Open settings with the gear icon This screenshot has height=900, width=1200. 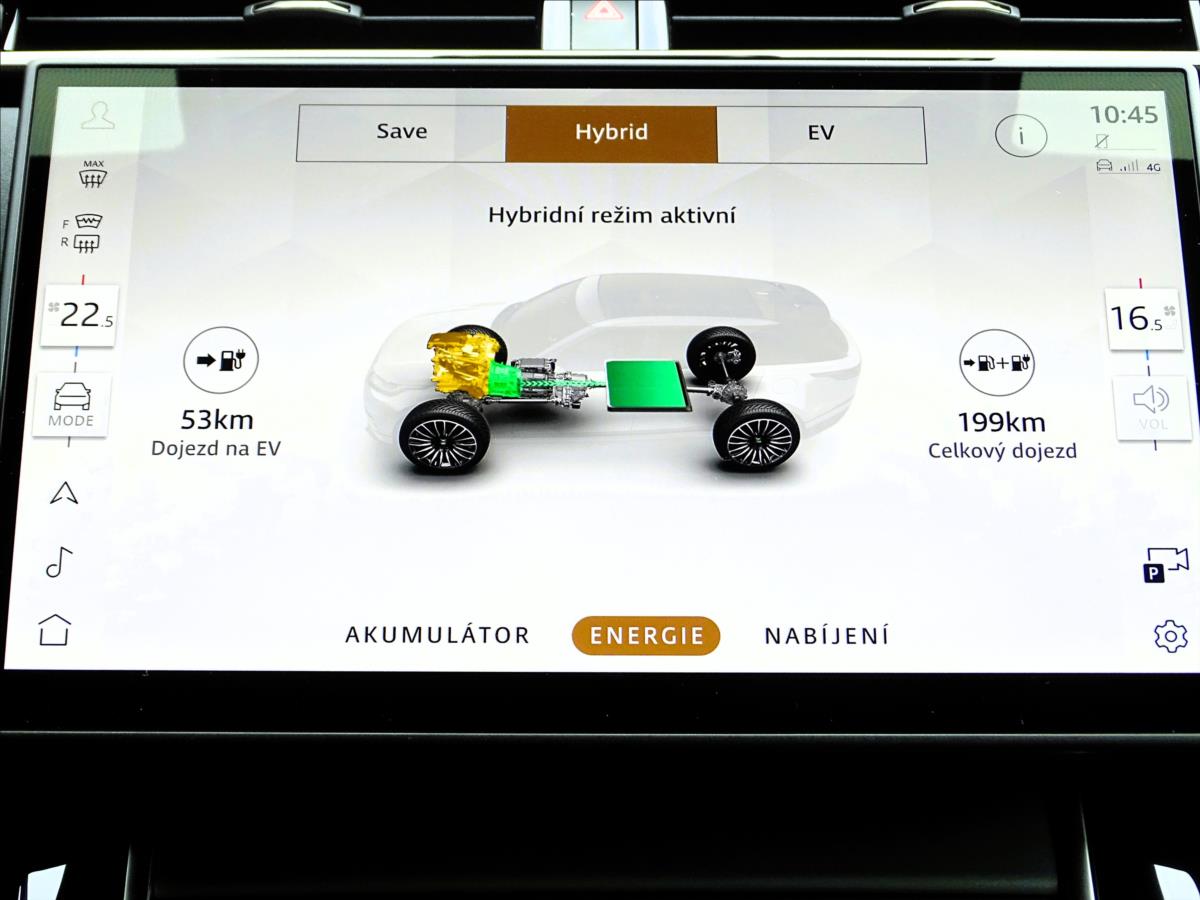[1170, 636]
